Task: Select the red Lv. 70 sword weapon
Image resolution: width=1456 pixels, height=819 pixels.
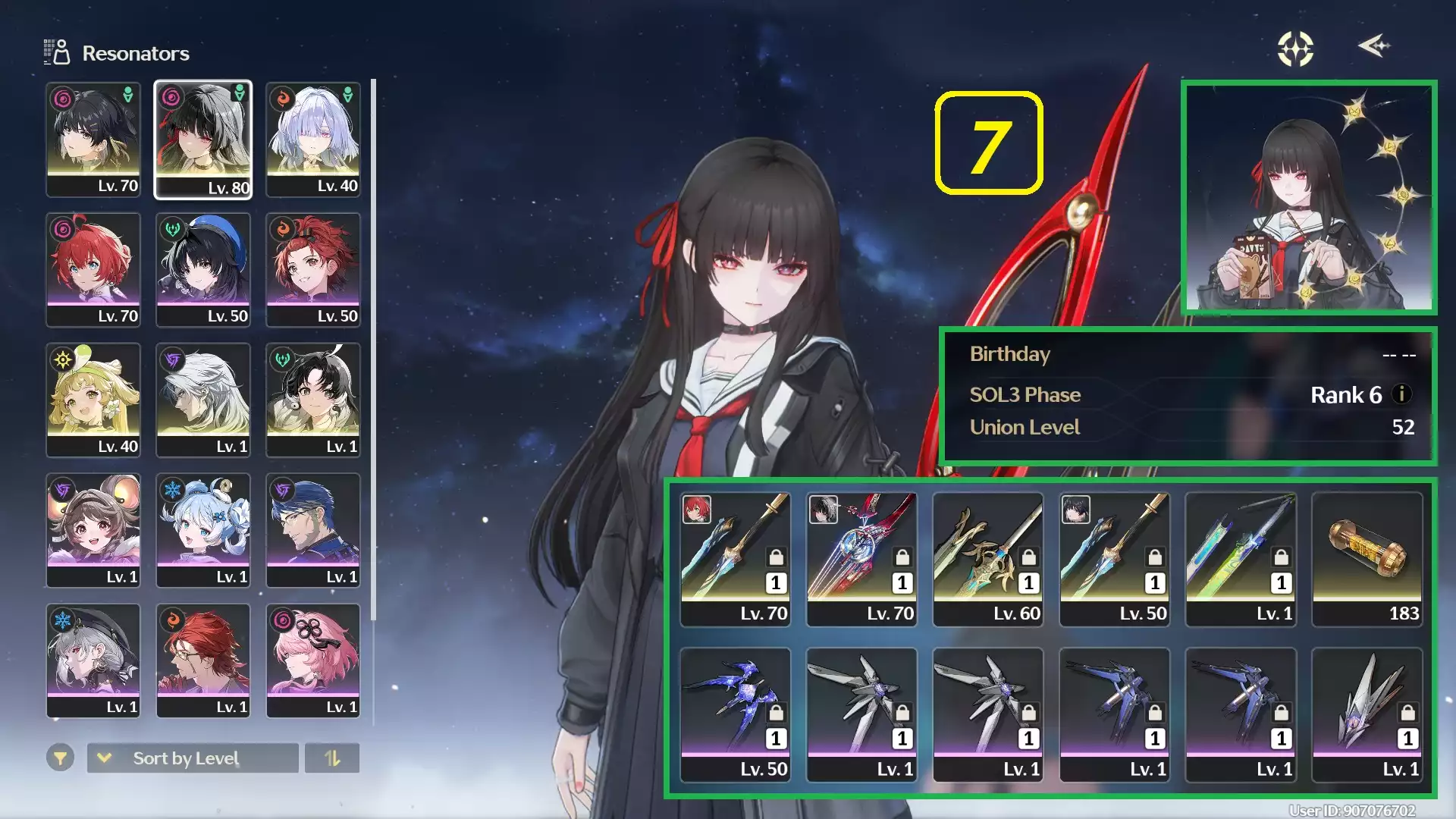Action: pos(861,559)
